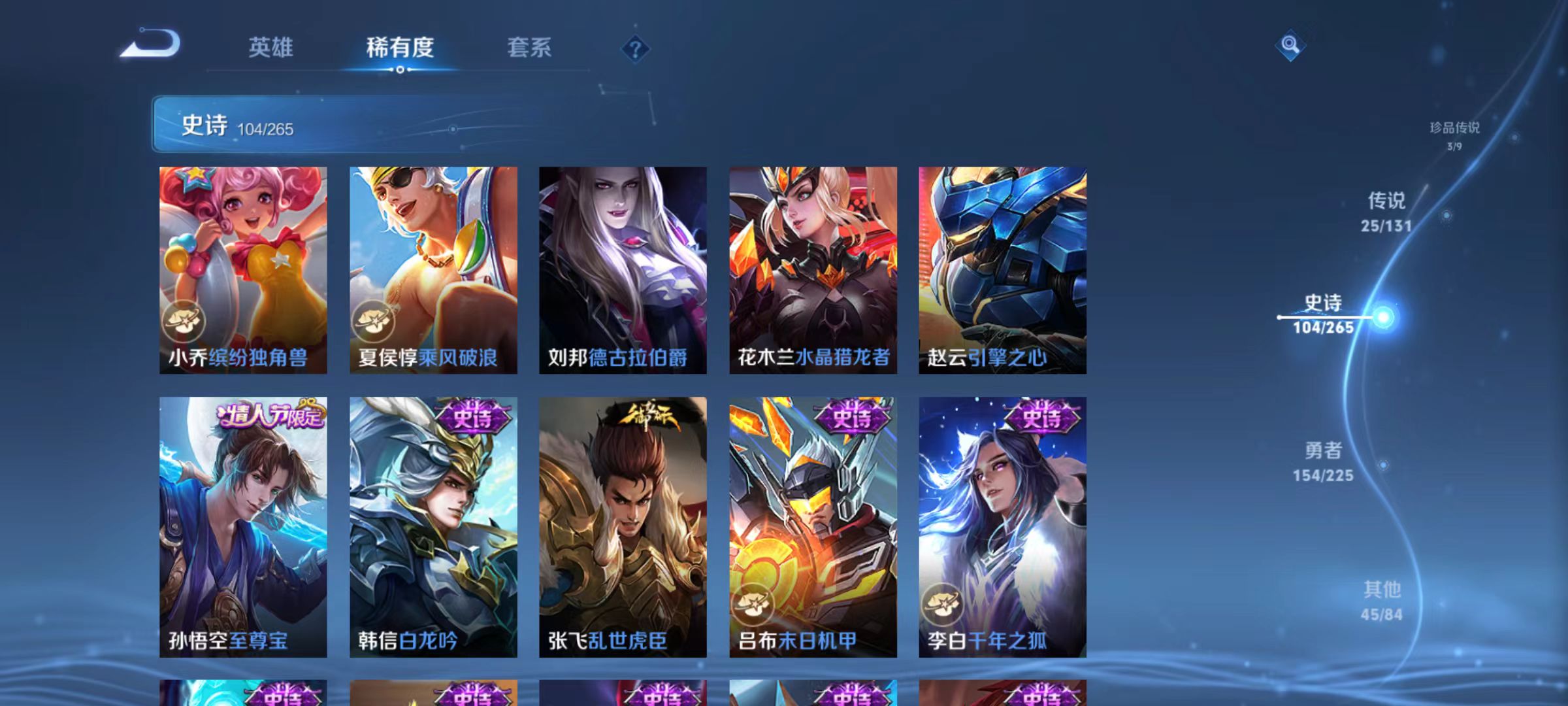This screenshot has width=1568, height=706.
Task: Switch to the 英雄 tab
Action: click(x=271, y=47)
